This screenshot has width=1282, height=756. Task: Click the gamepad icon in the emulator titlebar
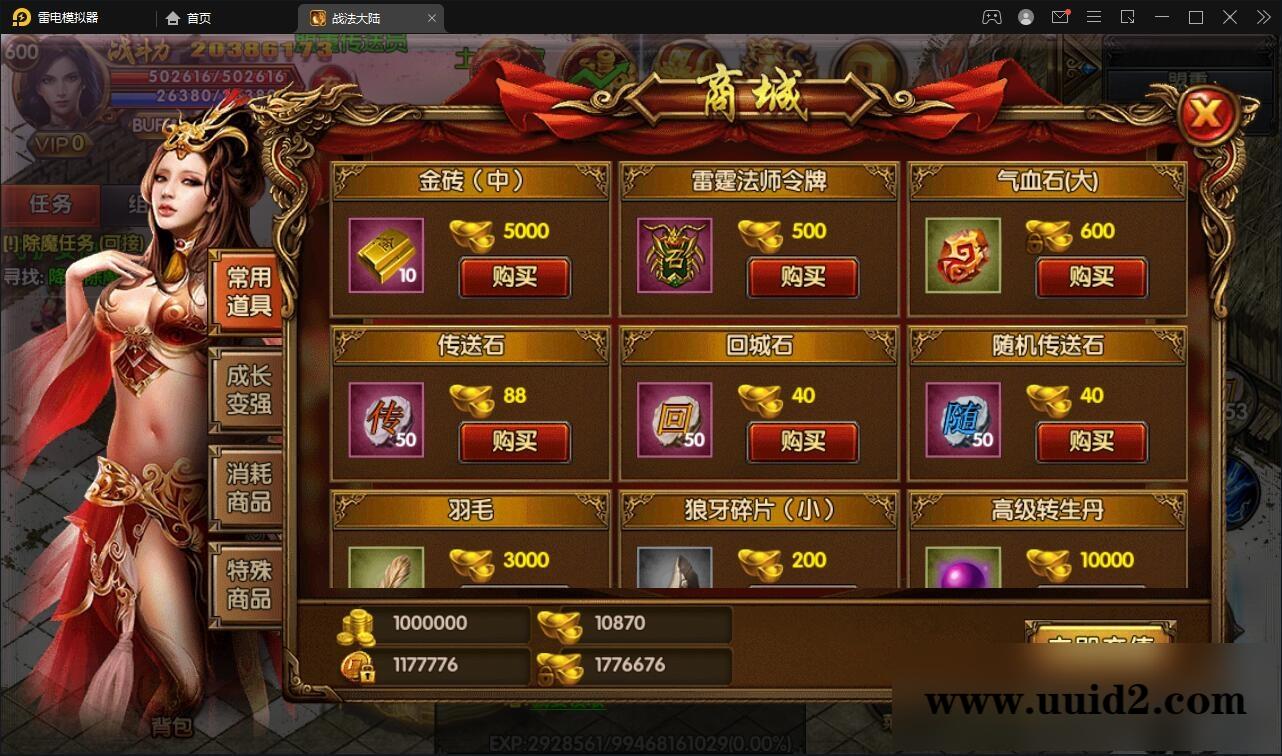tap(991, 17)
